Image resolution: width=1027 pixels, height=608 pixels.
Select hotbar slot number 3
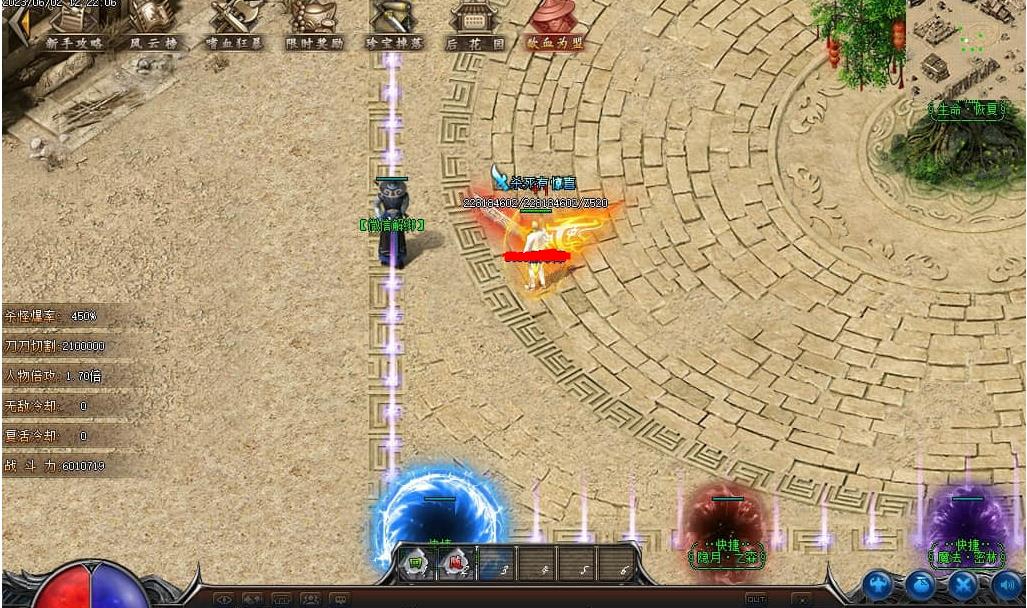[x=496, y=564]
